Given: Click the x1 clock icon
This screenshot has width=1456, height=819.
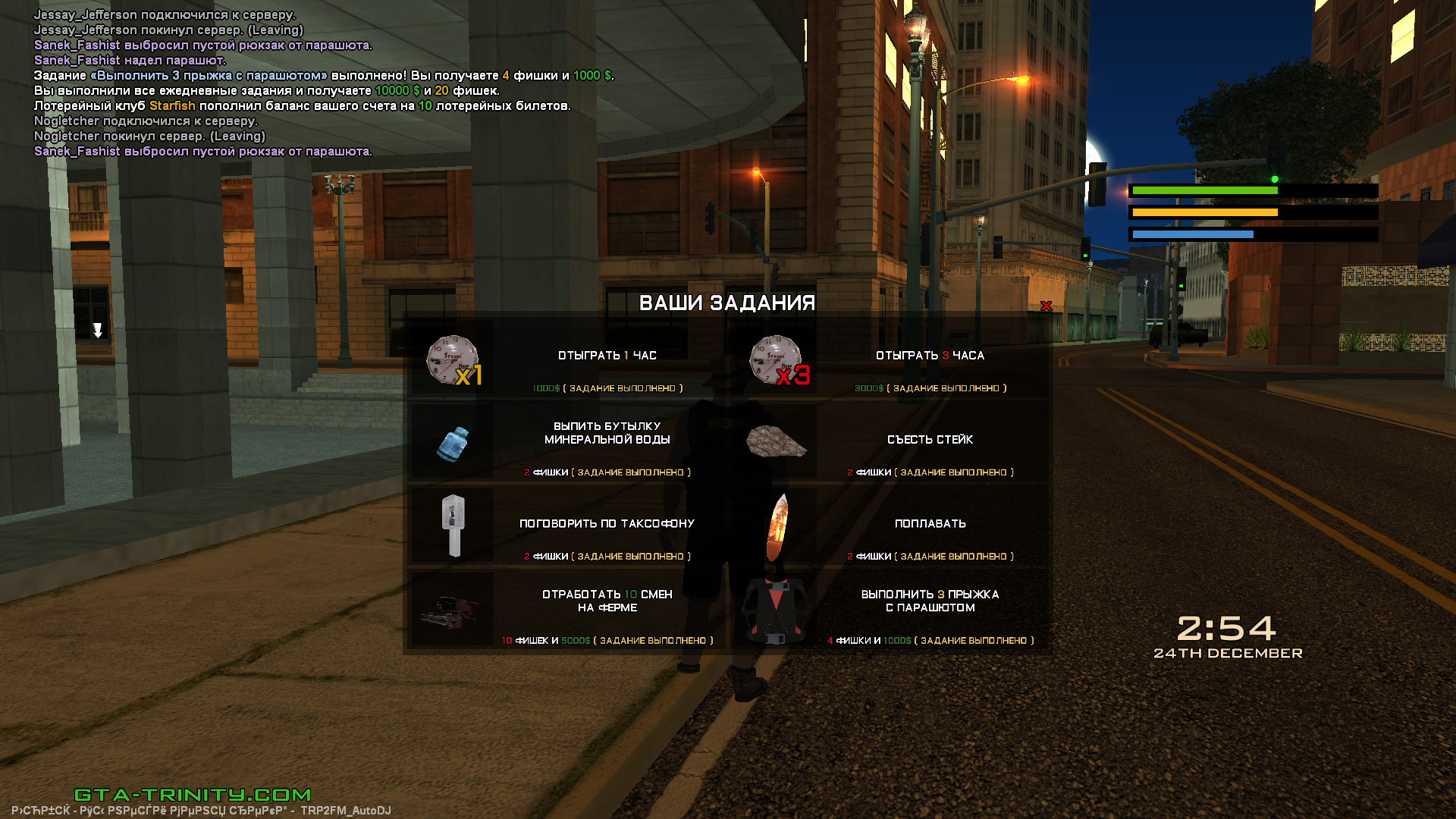Looking at the screenshot, I should 453,360.
